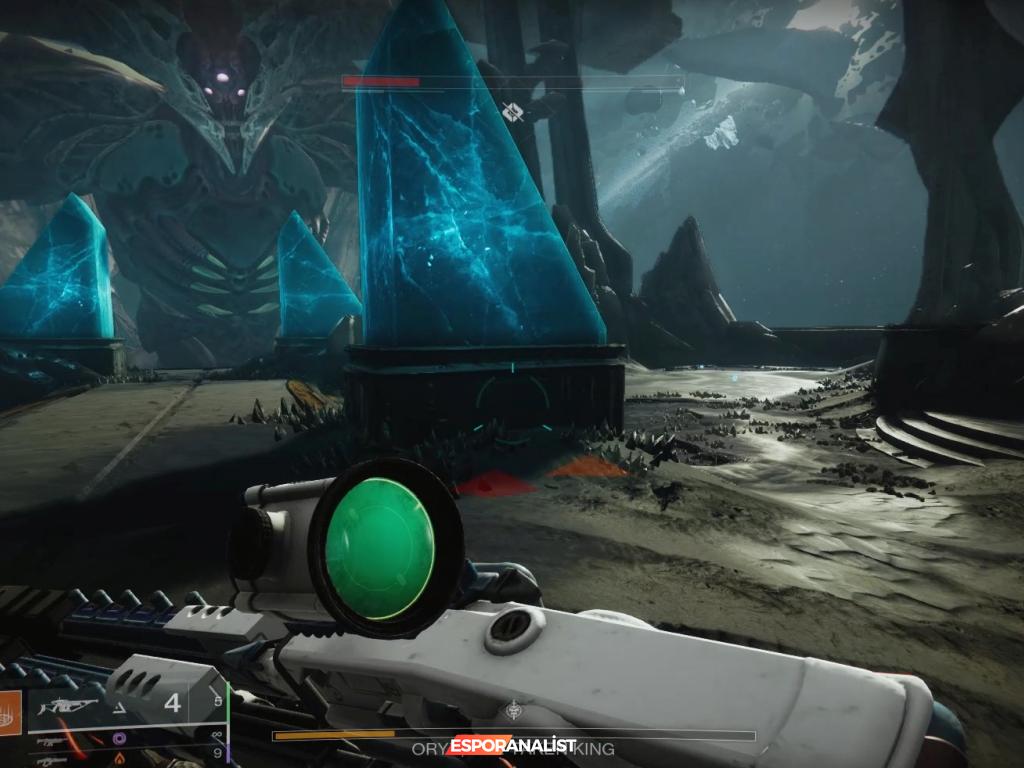The width and height of the screenshot is (1024, 768).
Task: Open the ESPORANALIST watermark logo
Action: (512, 746)
